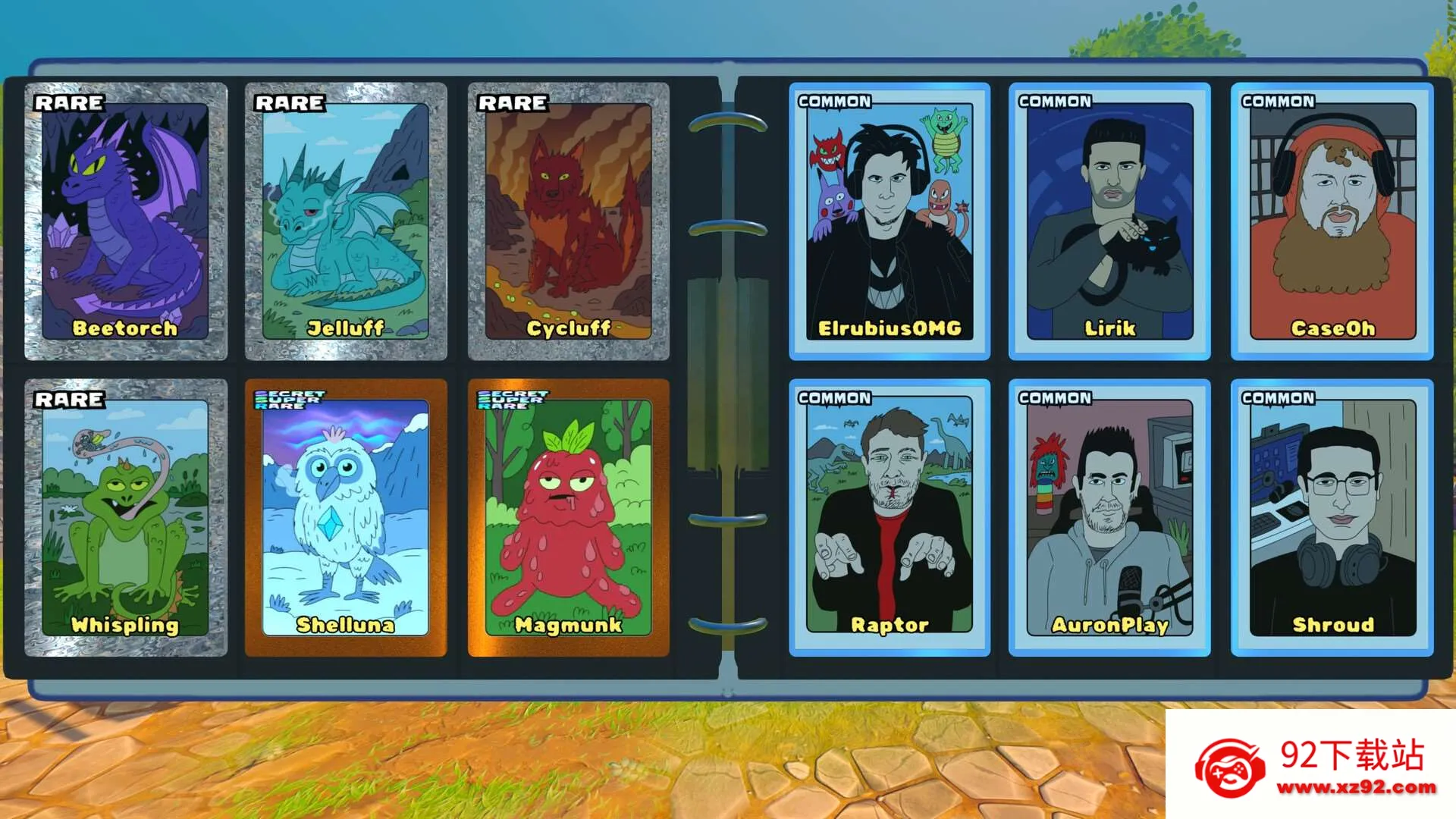Select the common ElrubiusOMG card
The height and width of the screenshot is (819, 1456).
point(890,221)
